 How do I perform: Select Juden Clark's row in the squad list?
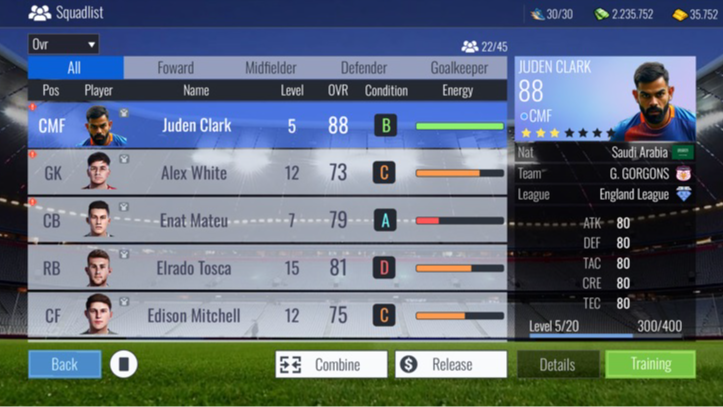[268, 126]
